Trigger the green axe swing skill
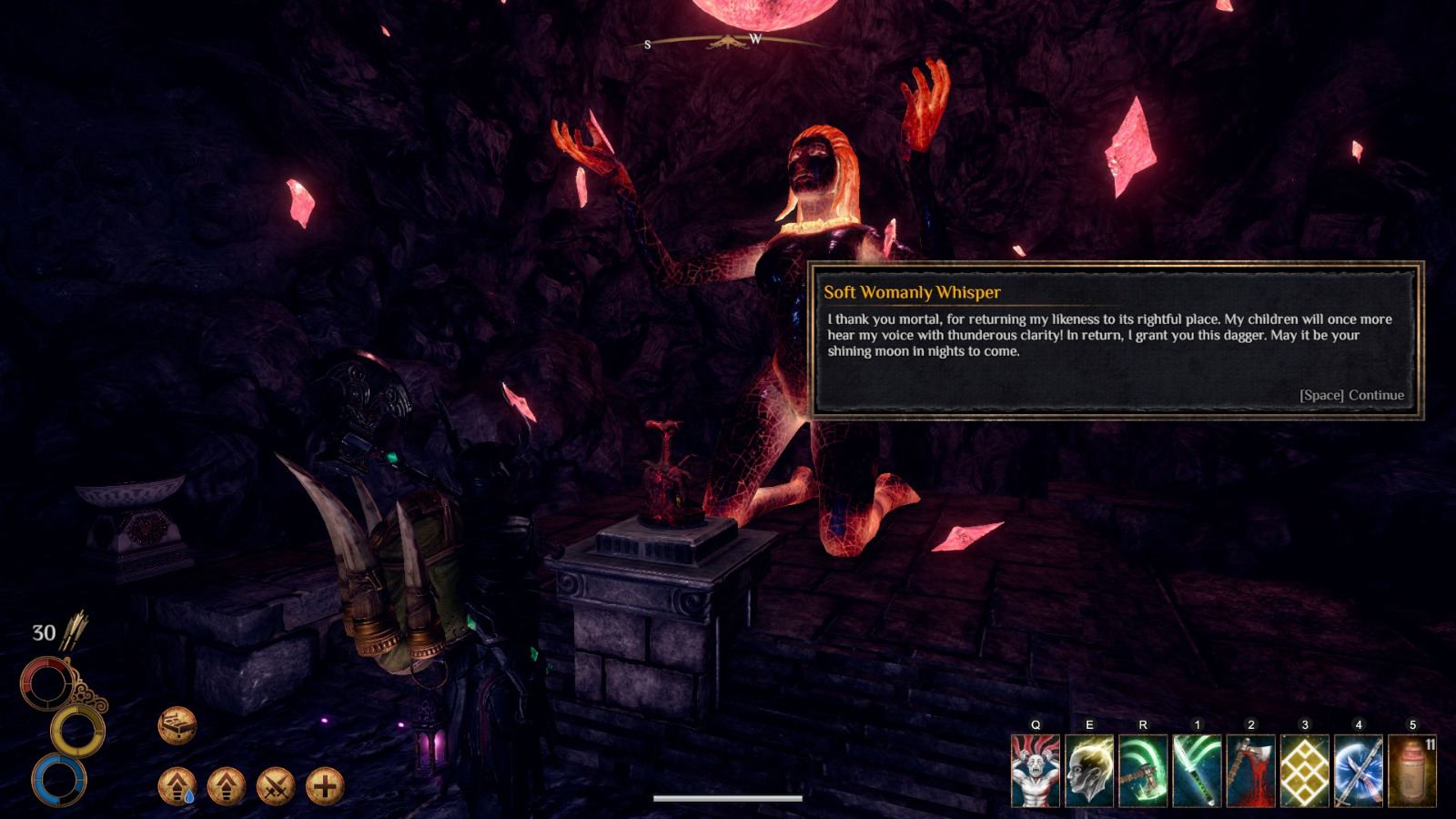This screenshot has height=819, width=1456. 1143,771
